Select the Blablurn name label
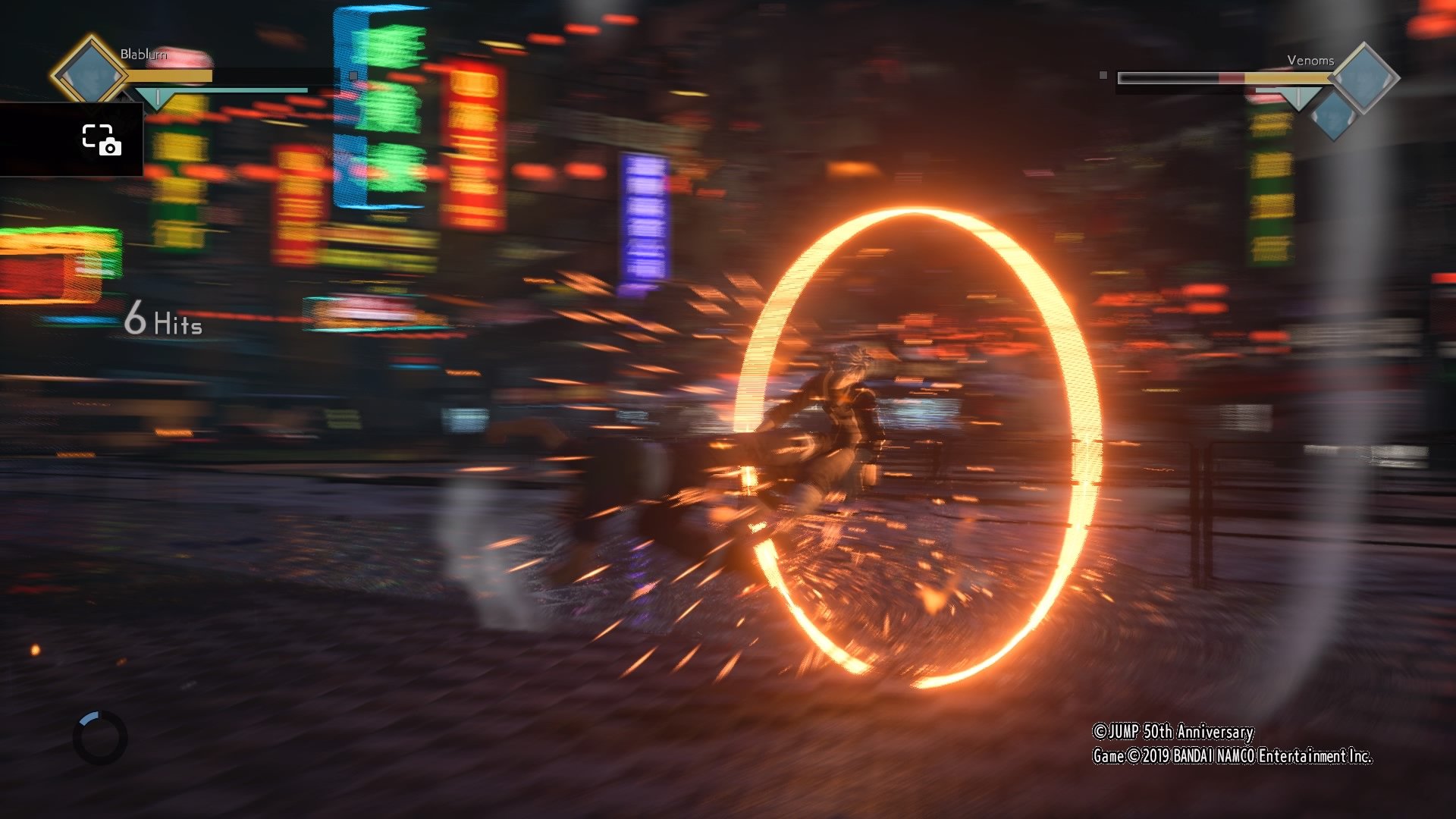The image size is (1456, 819). [x=144, y=54]
